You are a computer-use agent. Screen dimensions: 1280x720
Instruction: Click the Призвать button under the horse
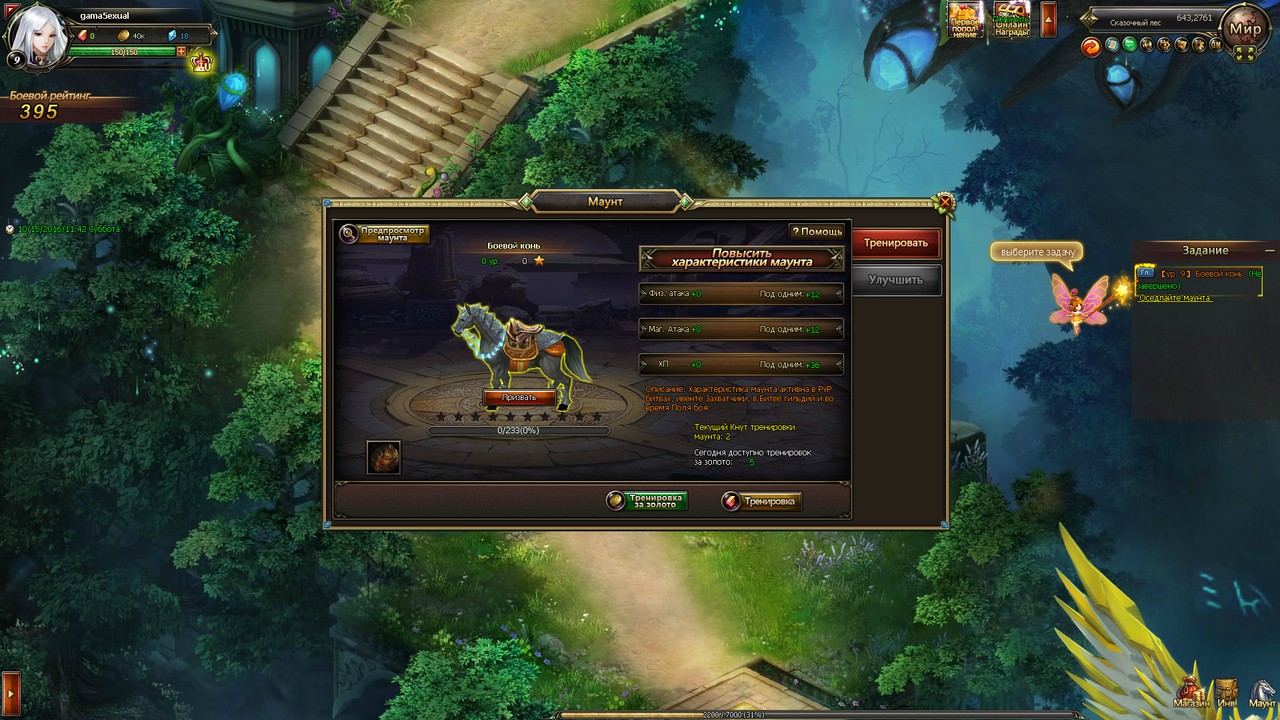519,397
